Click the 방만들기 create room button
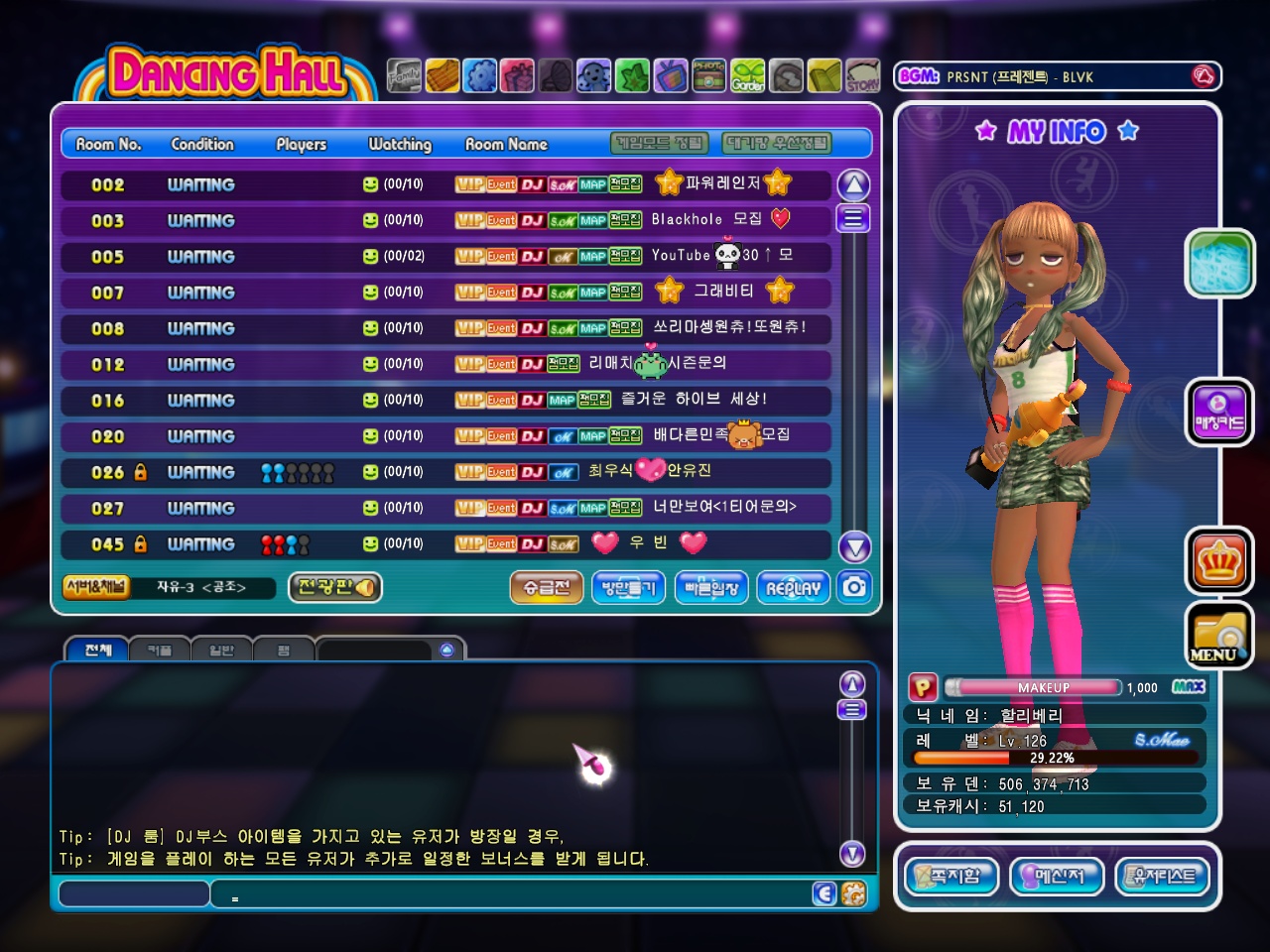 tap(628, 588)
